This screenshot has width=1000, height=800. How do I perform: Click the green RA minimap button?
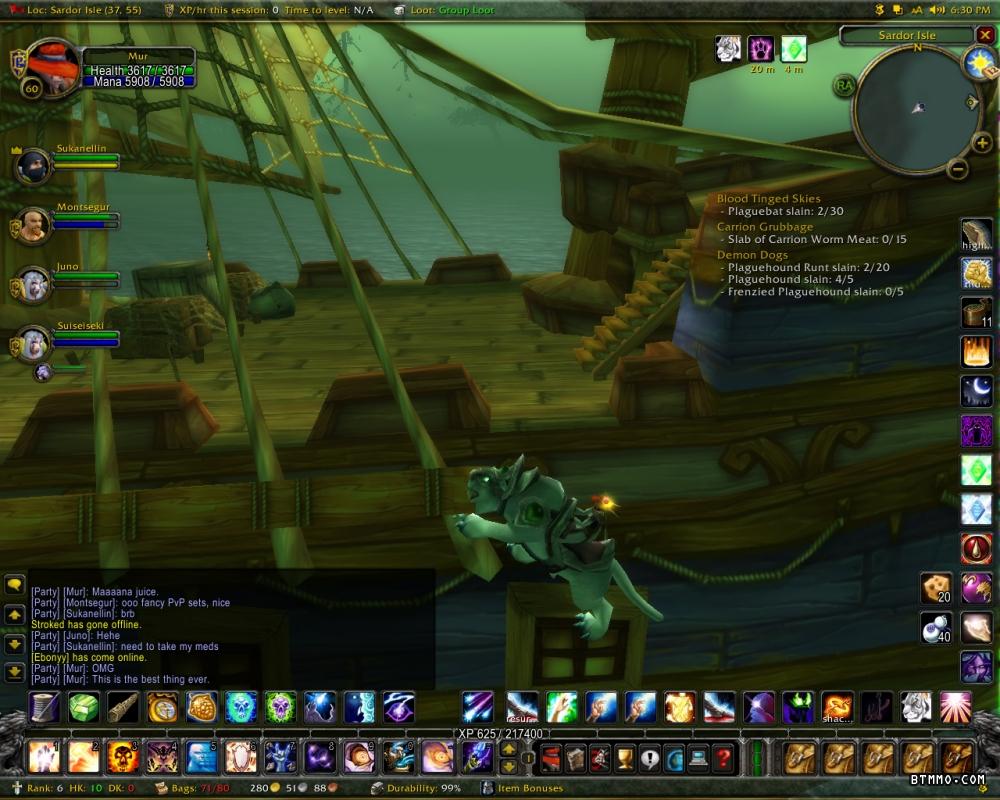846,86
